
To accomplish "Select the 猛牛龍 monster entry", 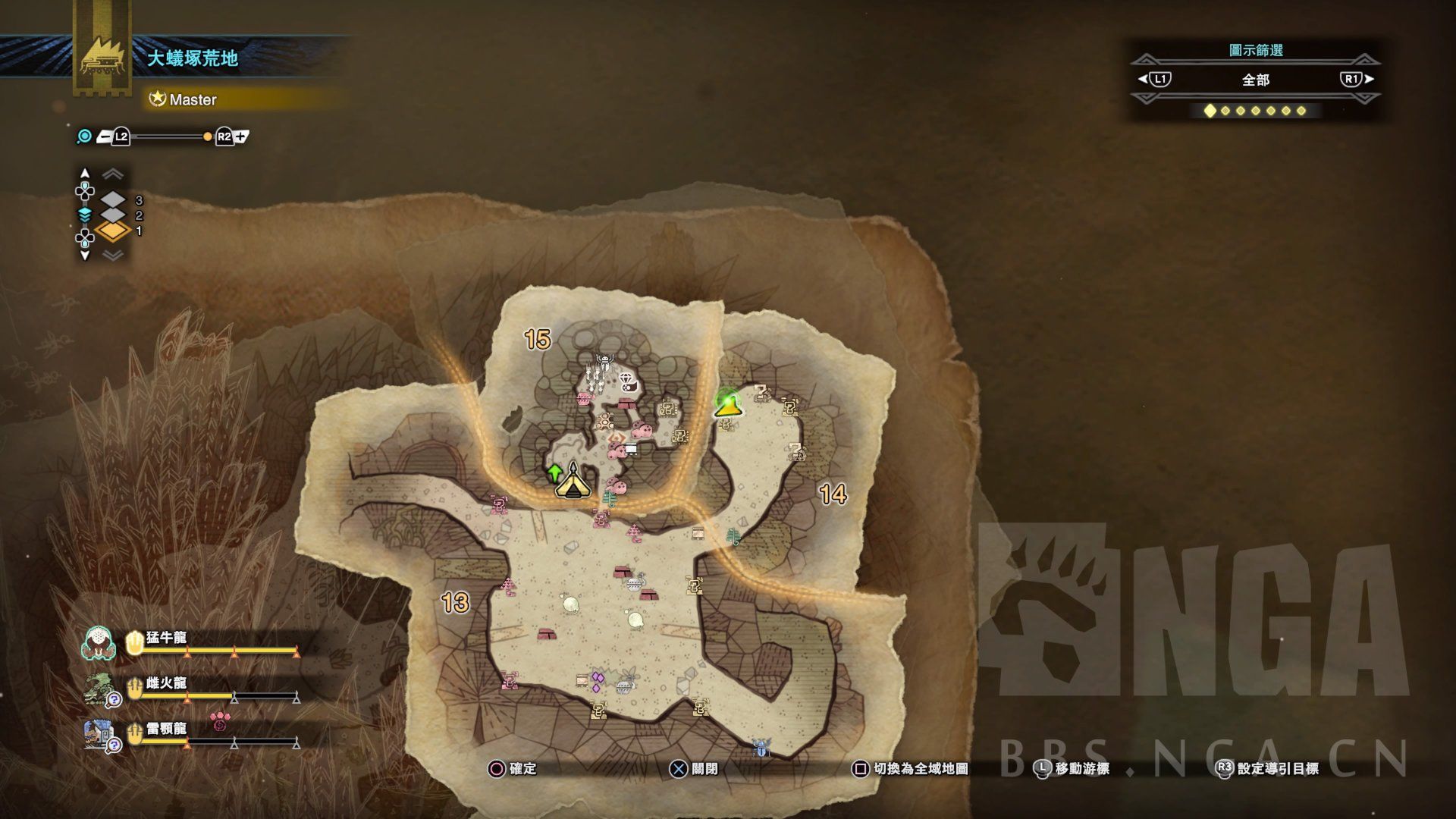I will (x=166, y=639).
